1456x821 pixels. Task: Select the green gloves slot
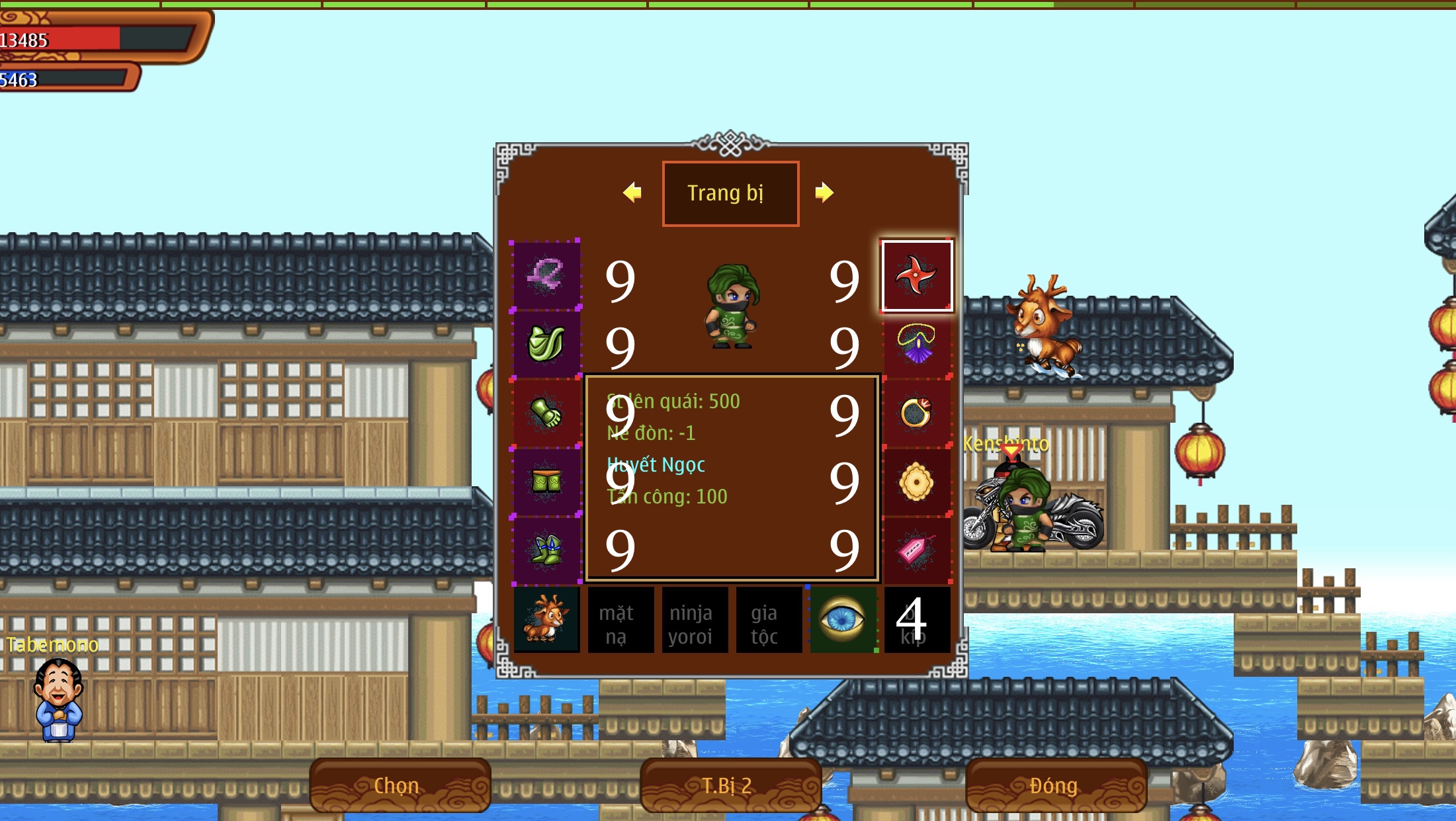[546, 413]
